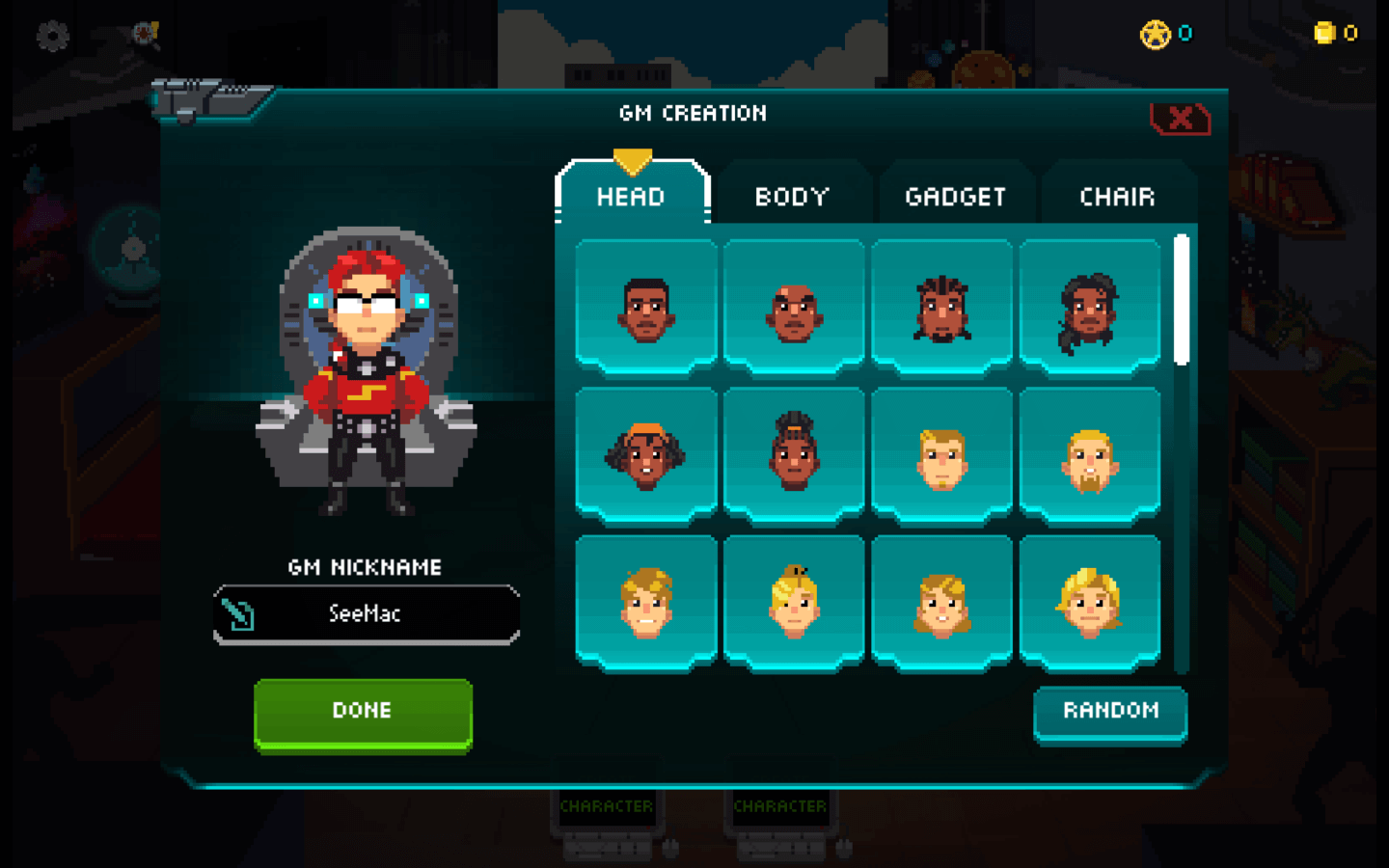Randomize the GM appearance
Viewport: 1389px width, 868px height.
1110,712
